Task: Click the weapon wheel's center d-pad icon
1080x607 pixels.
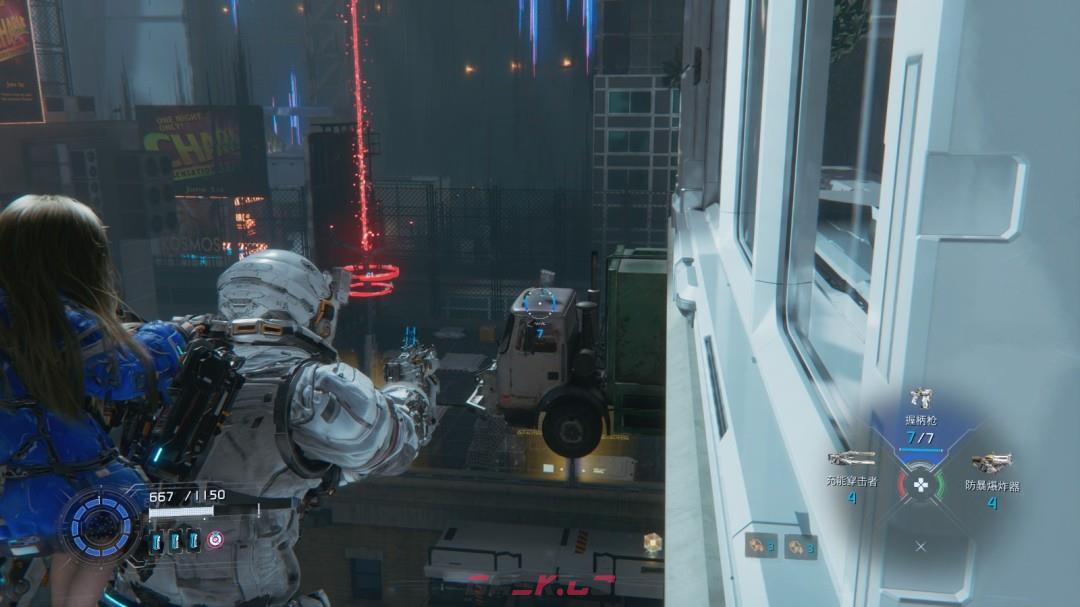Action: 921,486
